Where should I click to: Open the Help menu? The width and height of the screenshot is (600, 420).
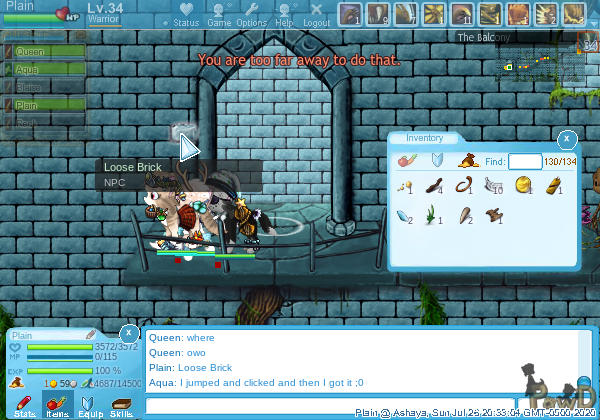click(284, 15)
